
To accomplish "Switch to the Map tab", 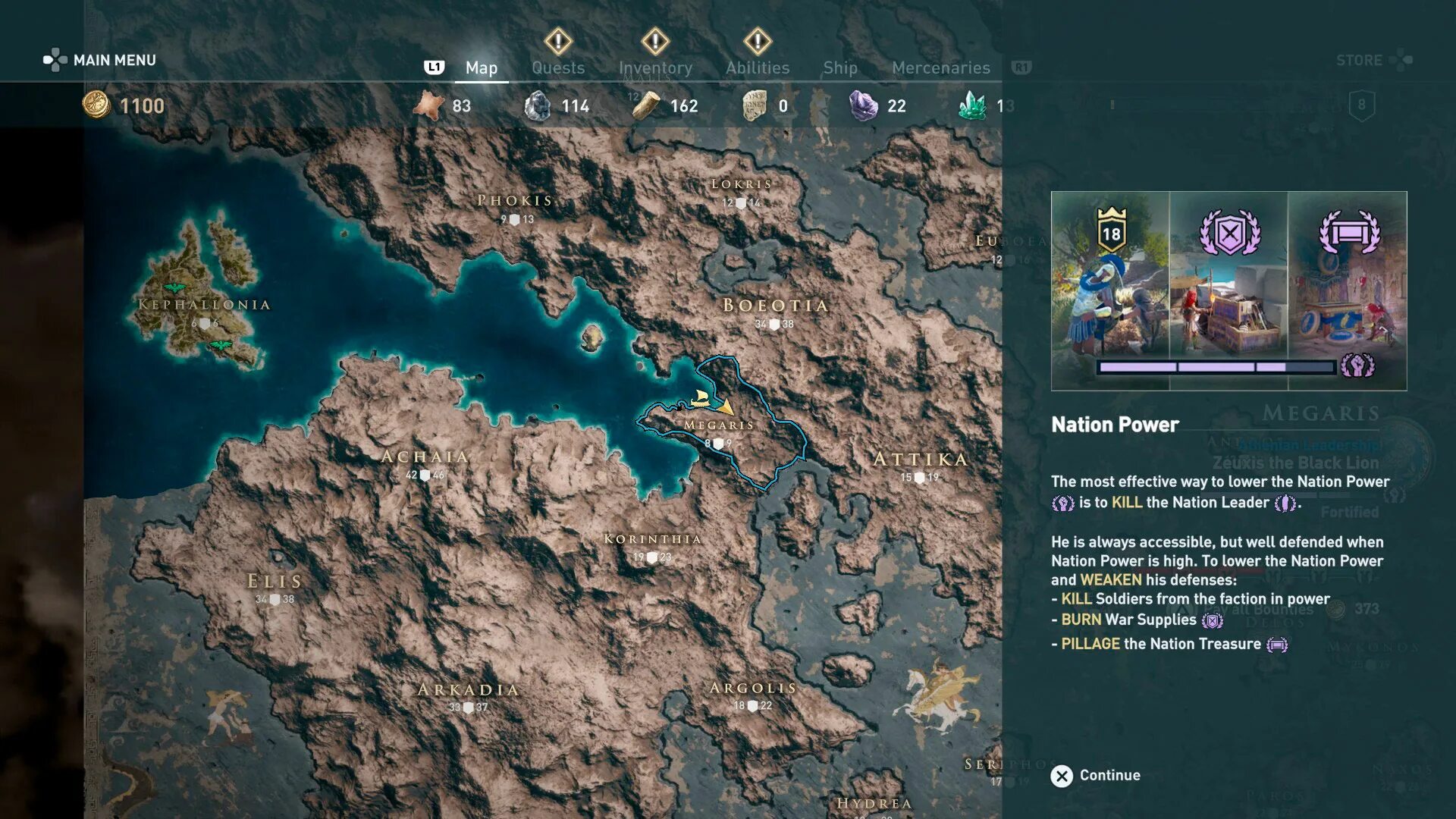I will [481, 68].
